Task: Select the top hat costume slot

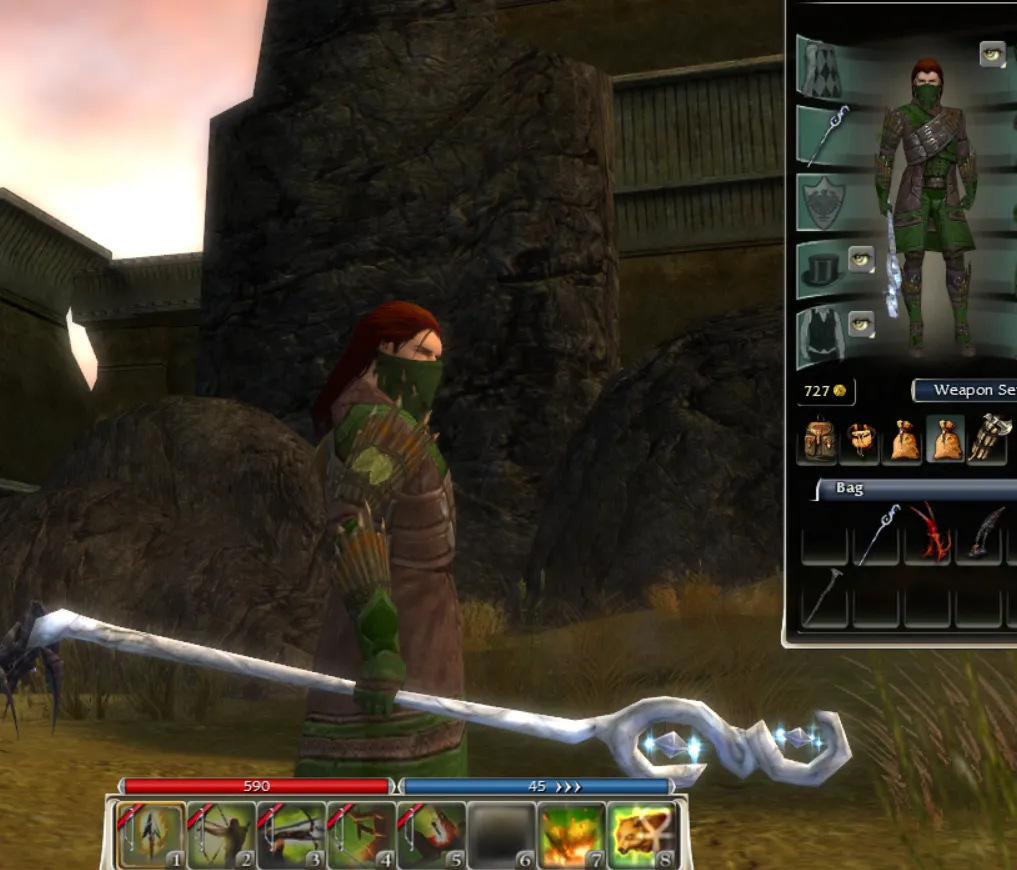Action: (x=824, y=269)
